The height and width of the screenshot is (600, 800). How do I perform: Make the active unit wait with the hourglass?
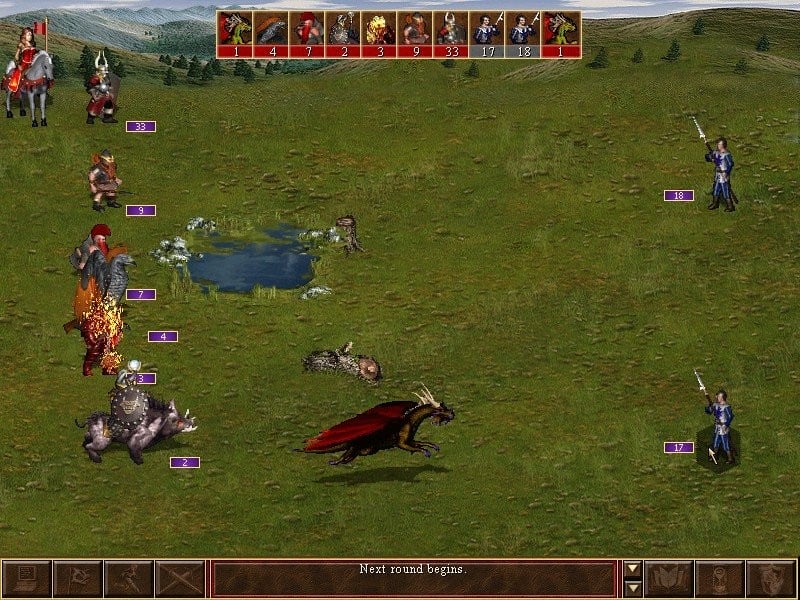click(720, 579)
